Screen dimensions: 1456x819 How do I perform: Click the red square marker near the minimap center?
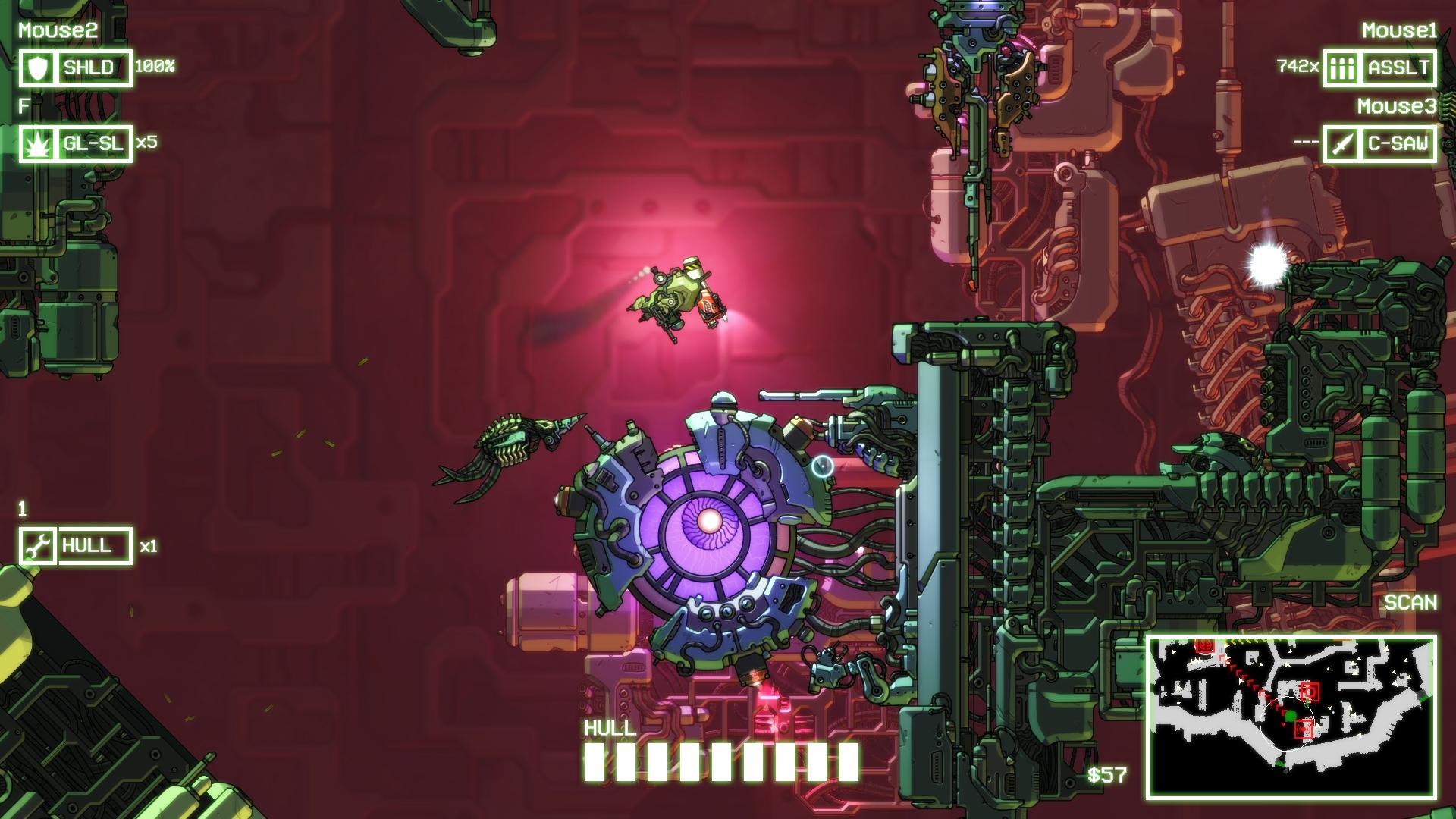coord(1310,692)
